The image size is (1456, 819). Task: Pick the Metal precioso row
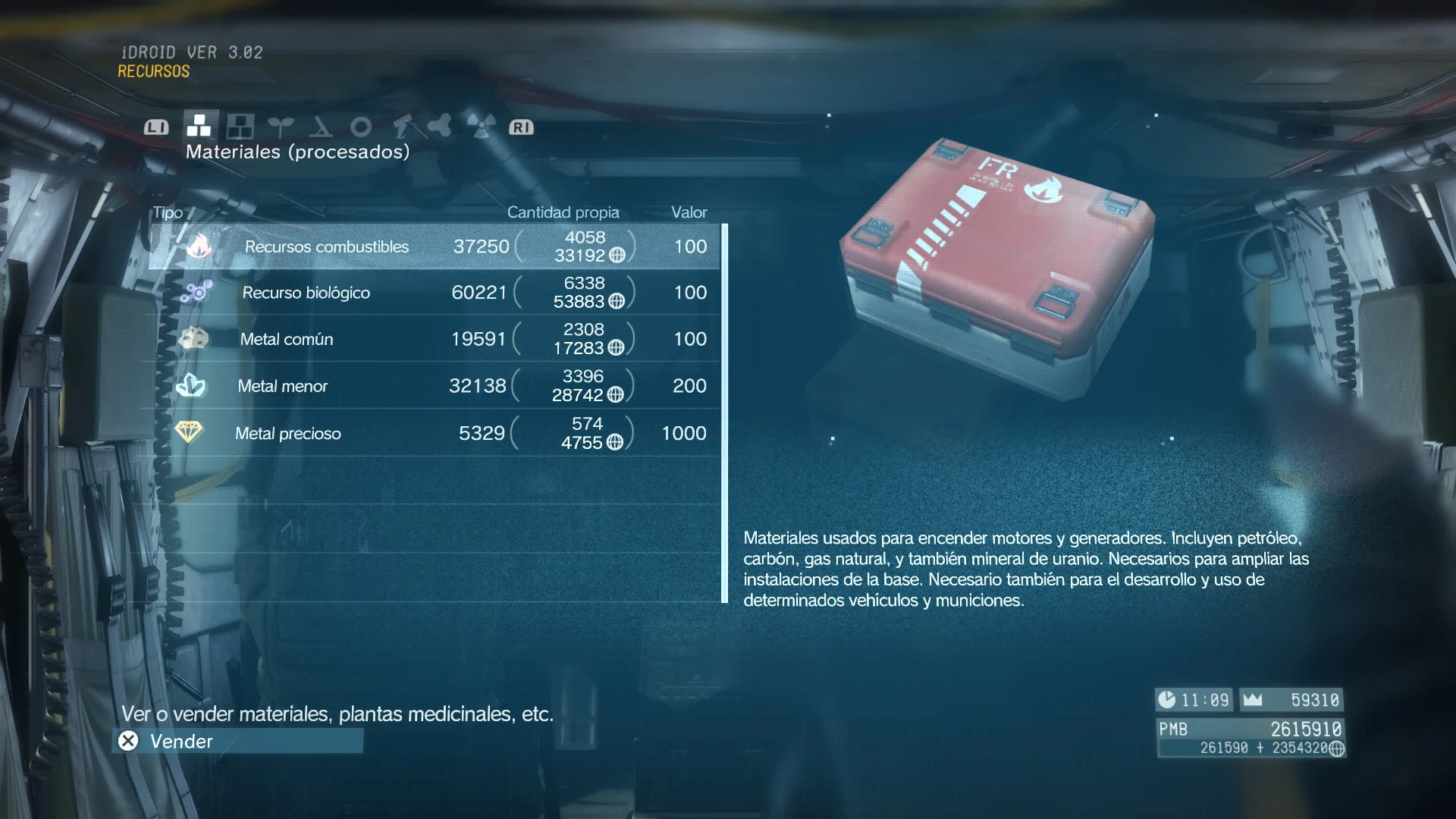click(434, 433)
